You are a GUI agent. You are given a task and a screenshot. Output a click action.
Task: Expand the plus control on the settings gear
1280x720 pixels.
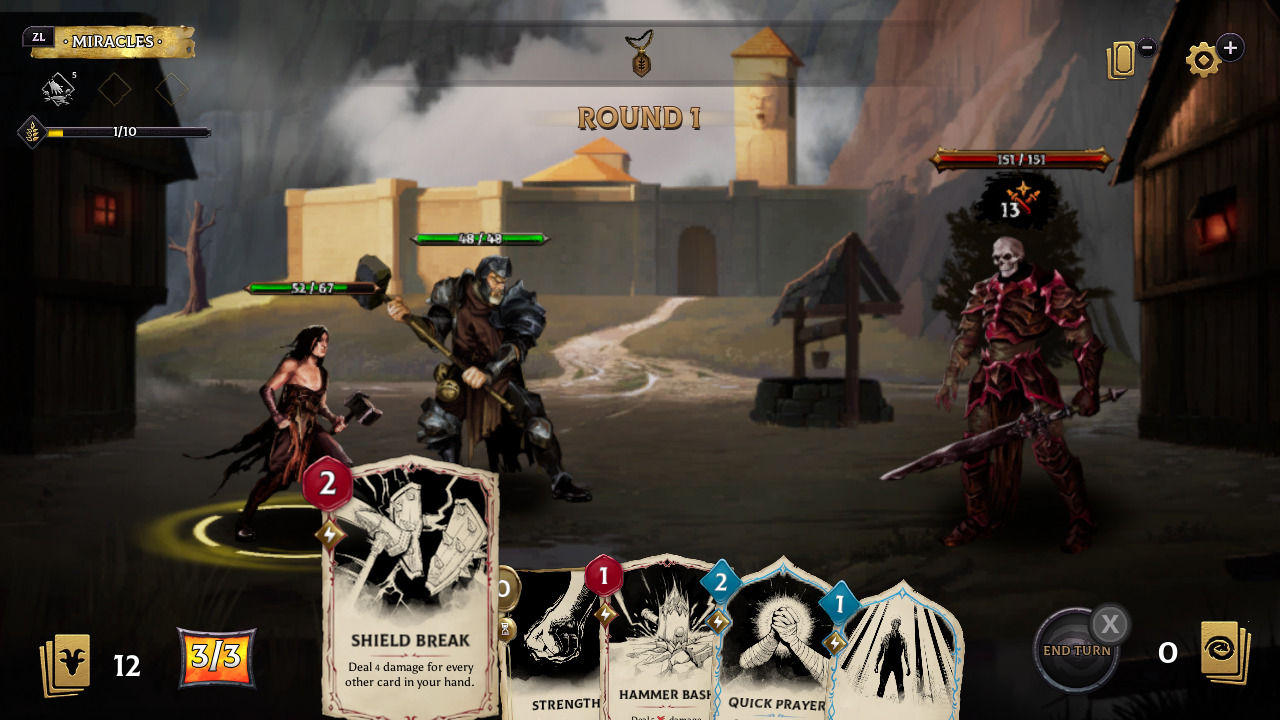coord(1229,47)
